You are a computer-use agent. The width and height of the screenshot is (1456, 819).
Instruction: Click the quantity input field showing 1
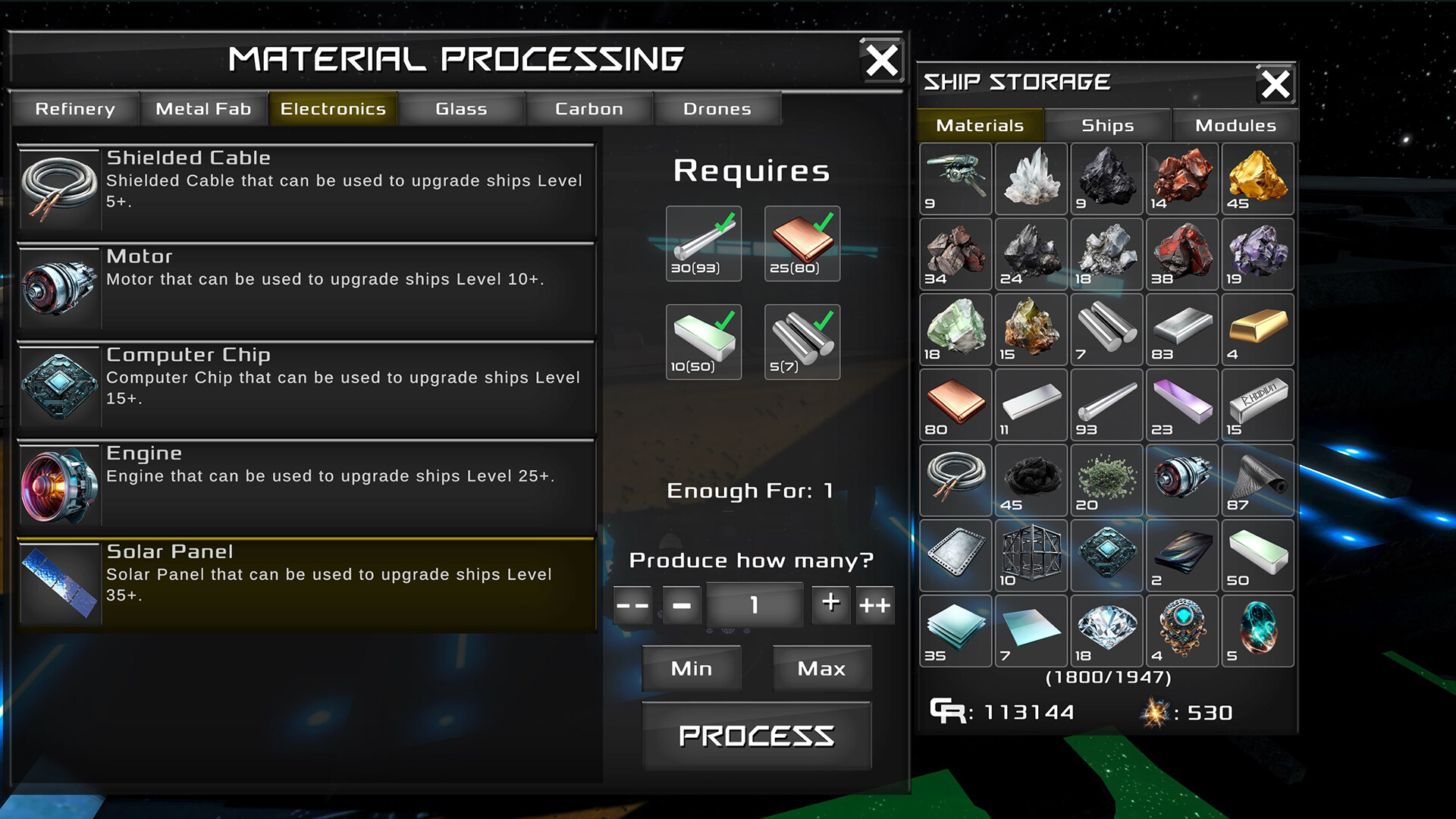tap(754, 604)
